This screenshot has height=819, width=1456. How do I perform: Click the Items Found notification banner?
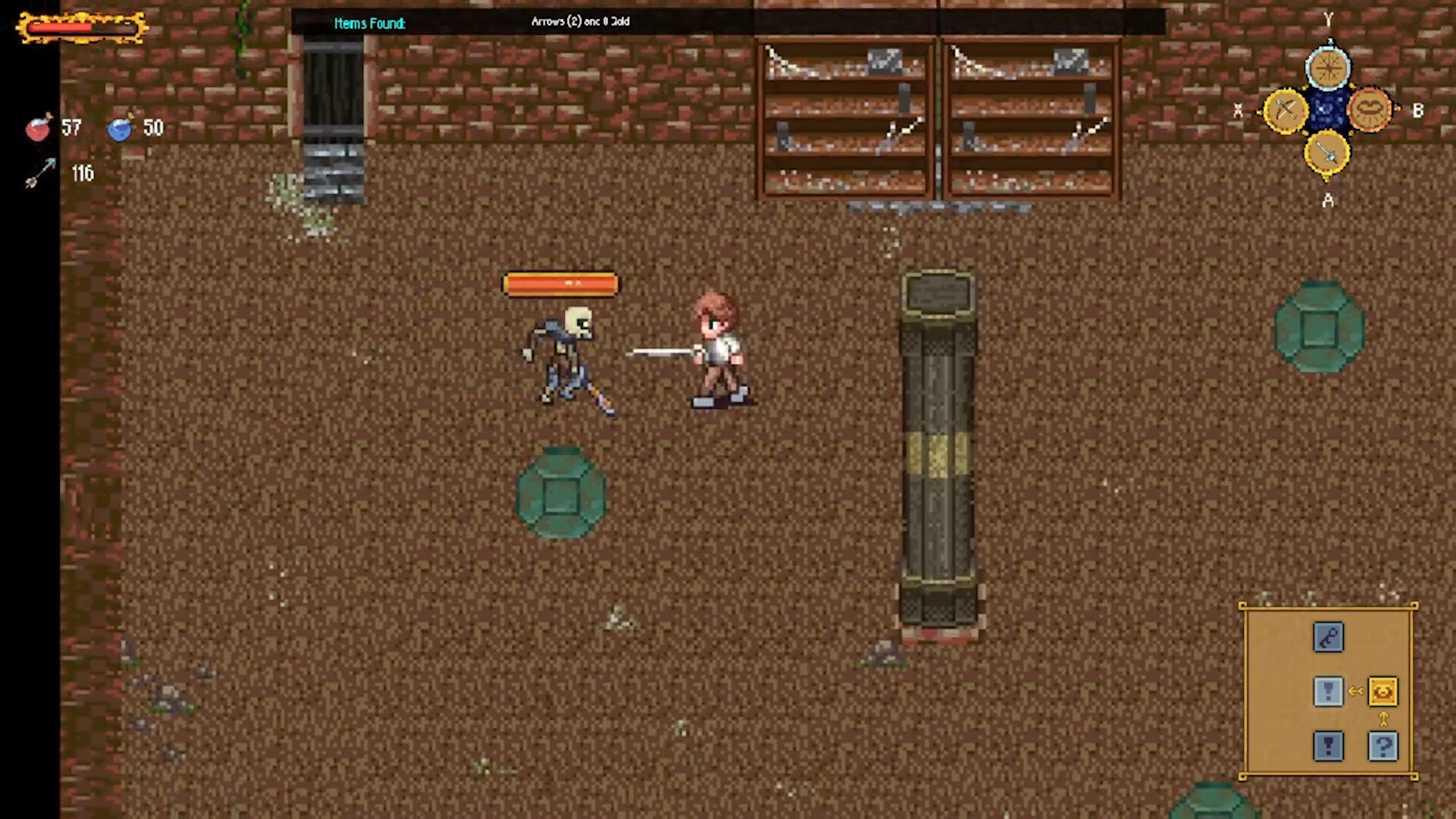point(369,24)
